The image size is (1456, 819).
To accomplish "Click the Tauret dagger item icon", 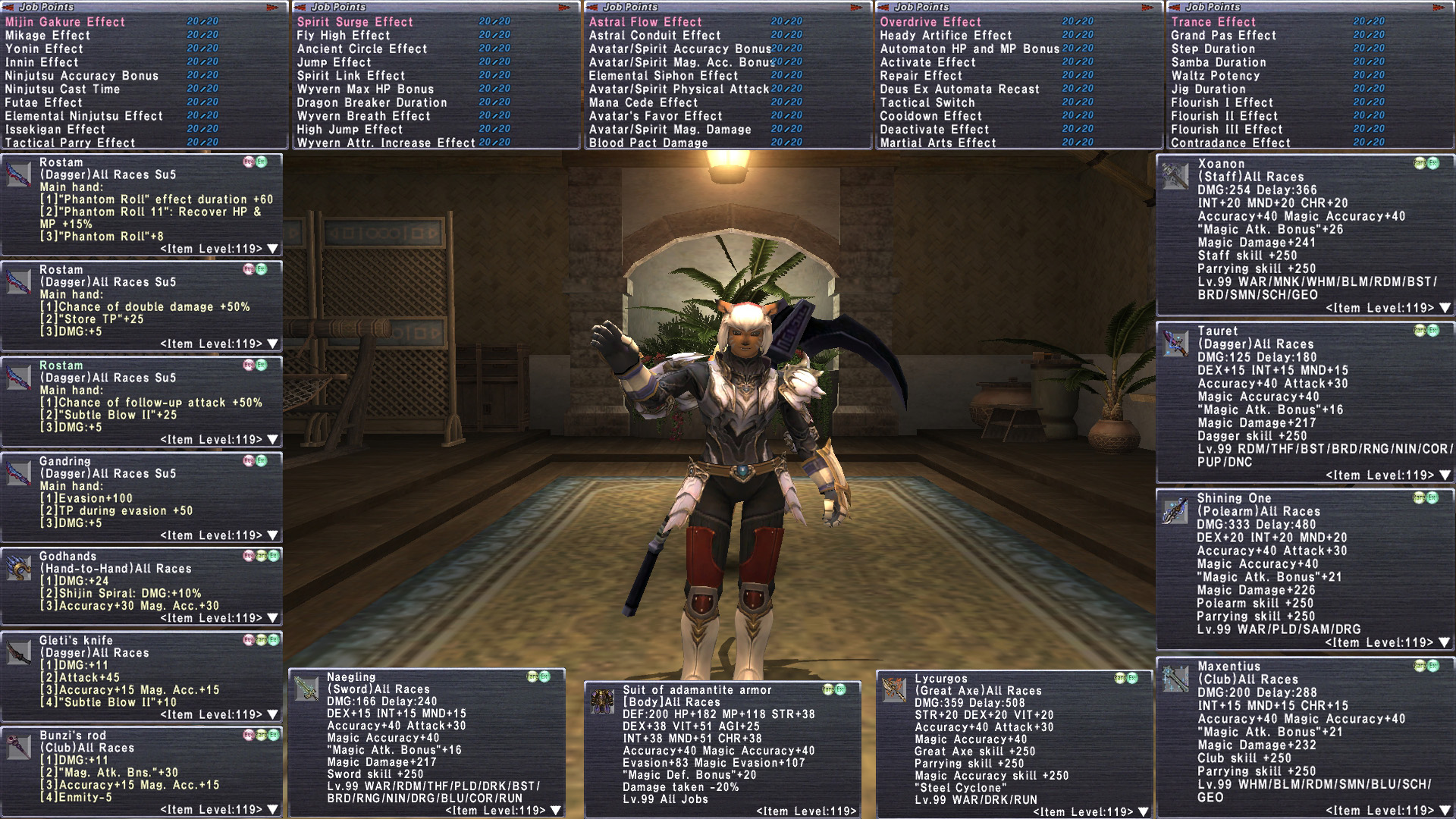I will pos(1175,344).
